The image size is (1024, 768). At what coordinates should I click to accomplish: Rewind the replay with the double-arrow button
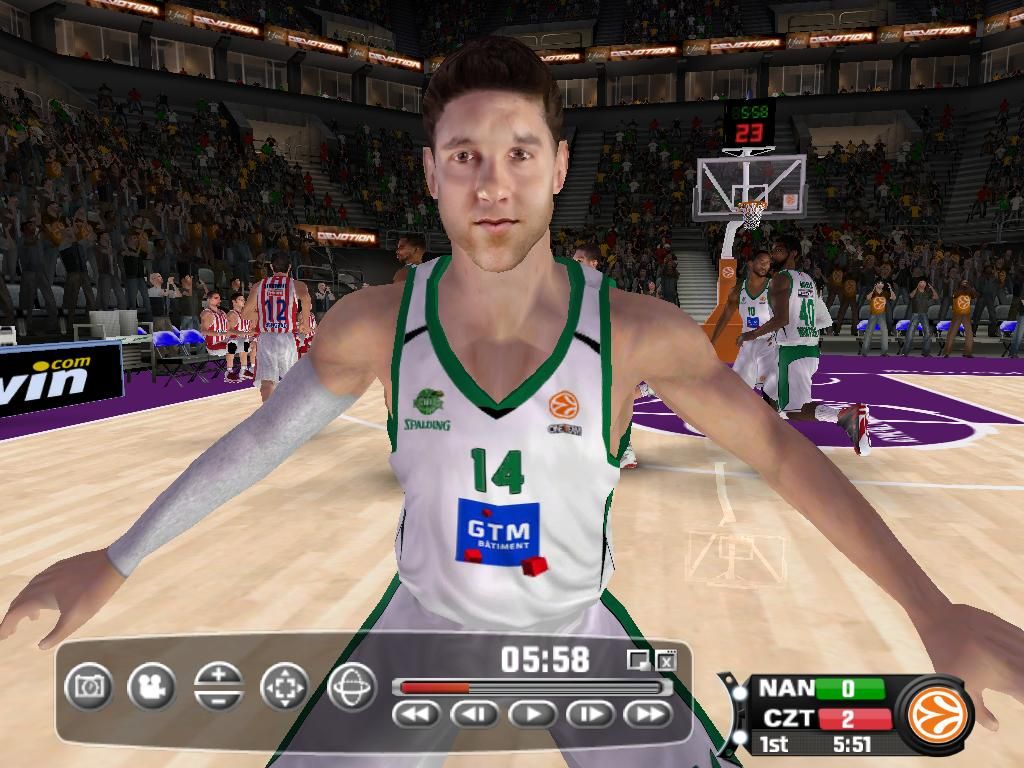coord(417,714)
